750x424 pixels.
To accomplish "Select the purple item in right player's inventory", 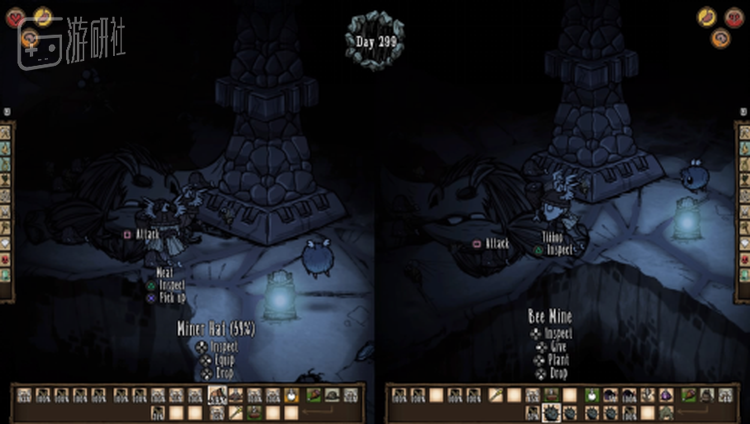I will point(667,396).
